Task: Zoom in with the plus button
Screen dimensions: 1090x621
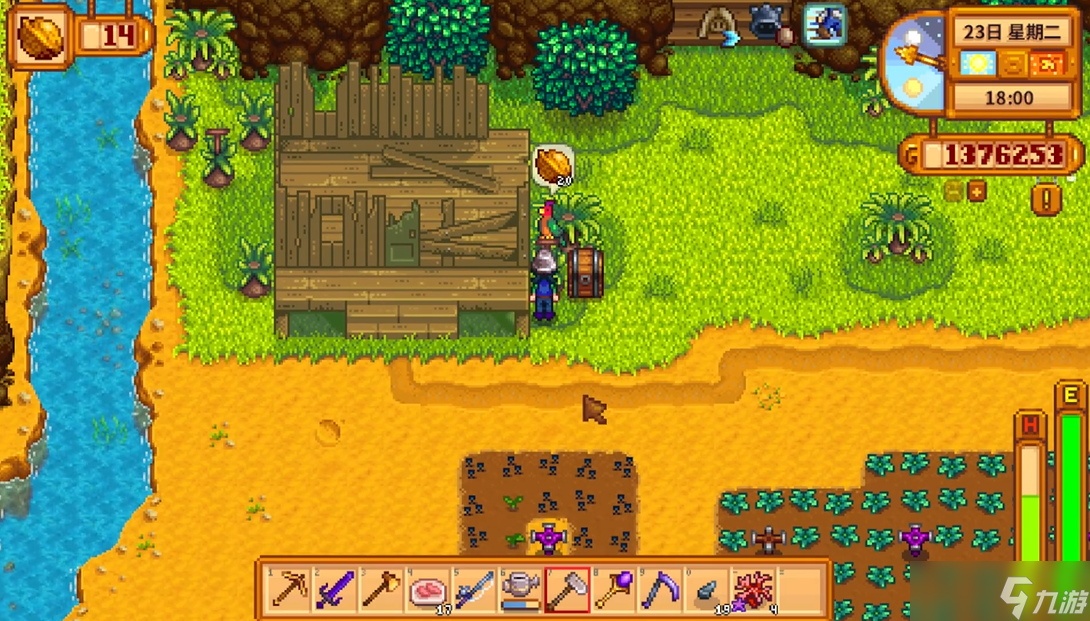Action: (976, 191)
